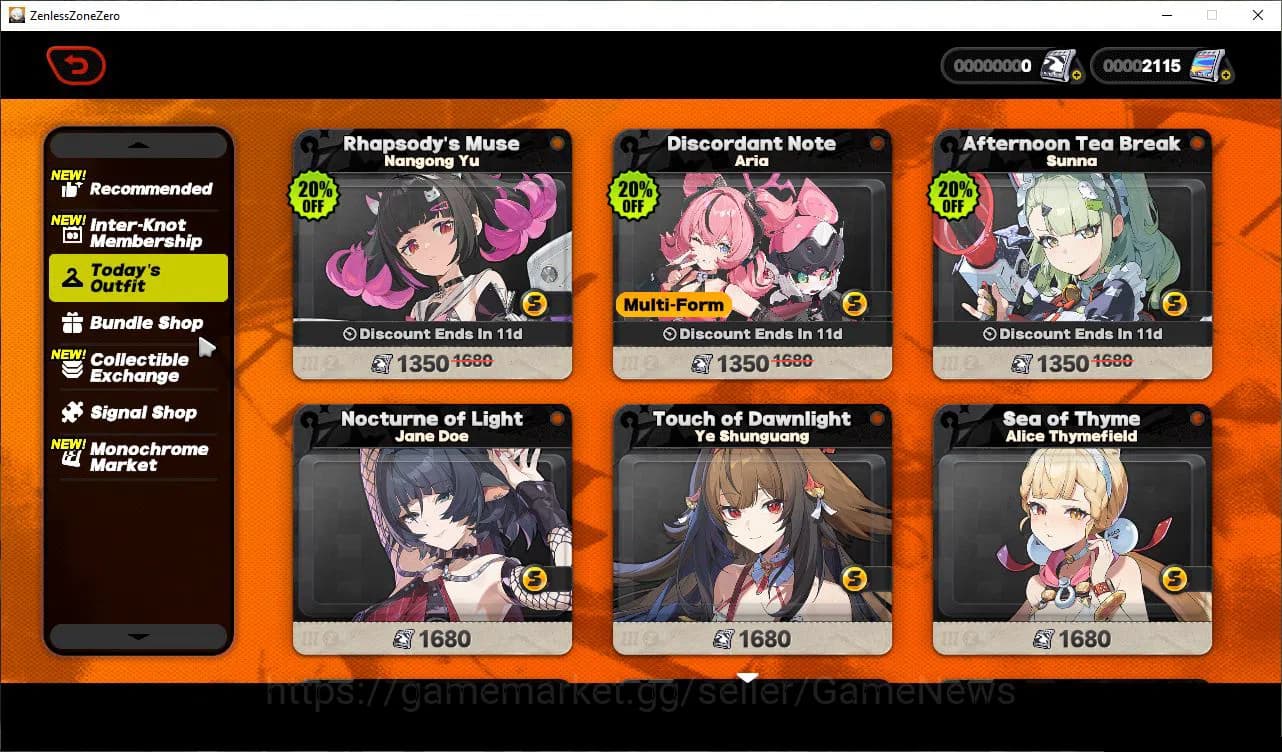Click the red return arrow icon
1282x752 pixels.
point(76,65)
